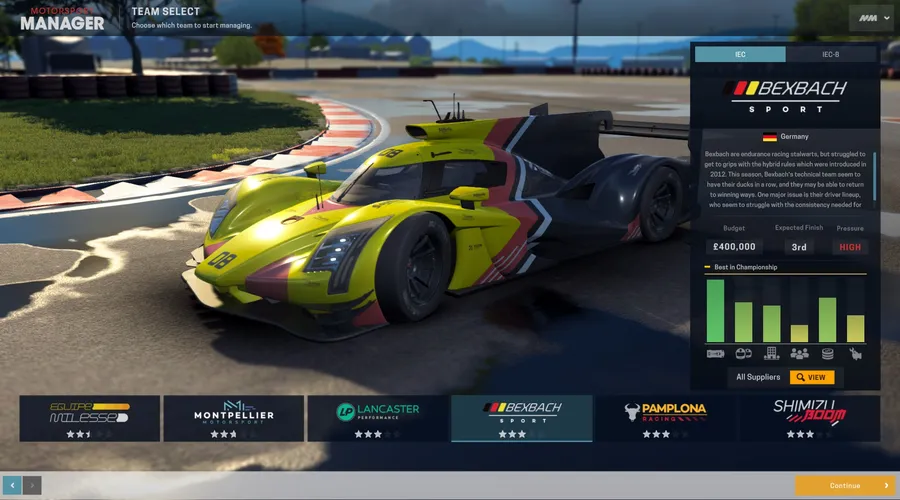900x500 pixels.
Task: Click the team description scrollbar
Action: pos(875,175)
